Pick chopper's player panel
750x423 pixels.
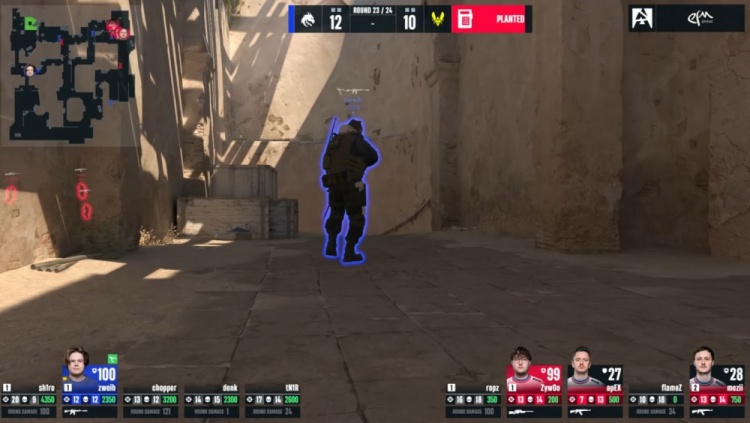pyautogui.click(x=150, y=399)
